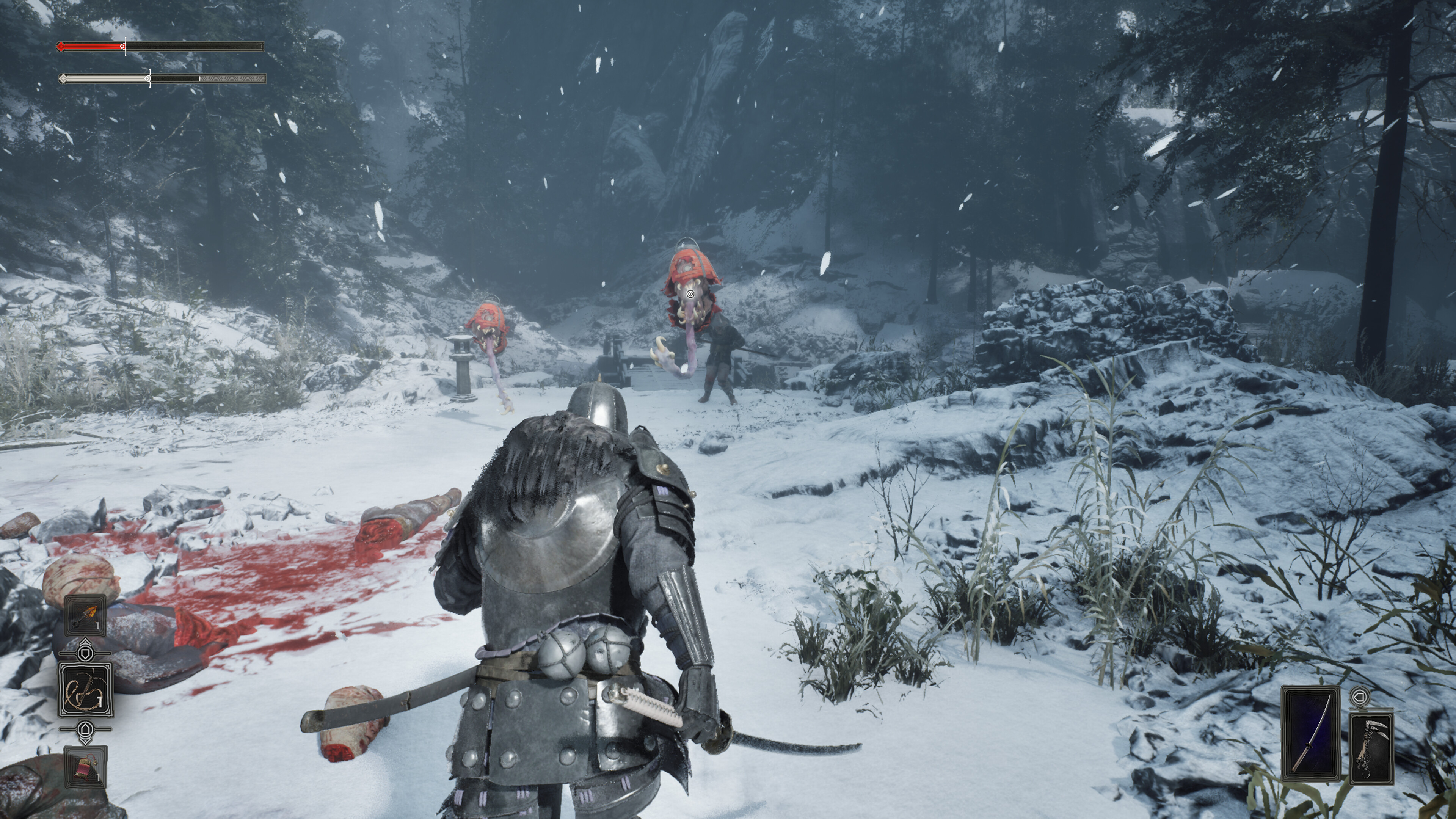Click the pentagon prompt below the spell slot
Image resolution: width=1456 pixels, height=819 pixels.
click(x=86, y=730)
